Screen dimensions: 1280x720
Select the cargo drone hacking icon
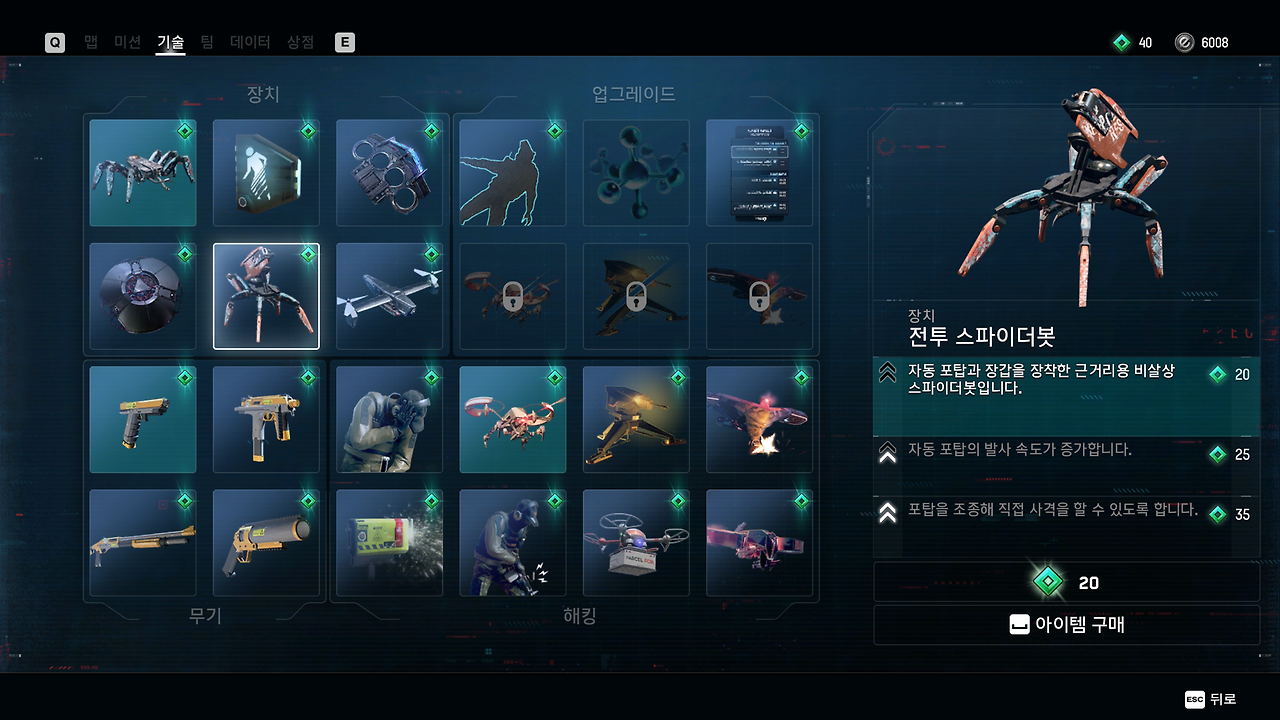[635, 419]
